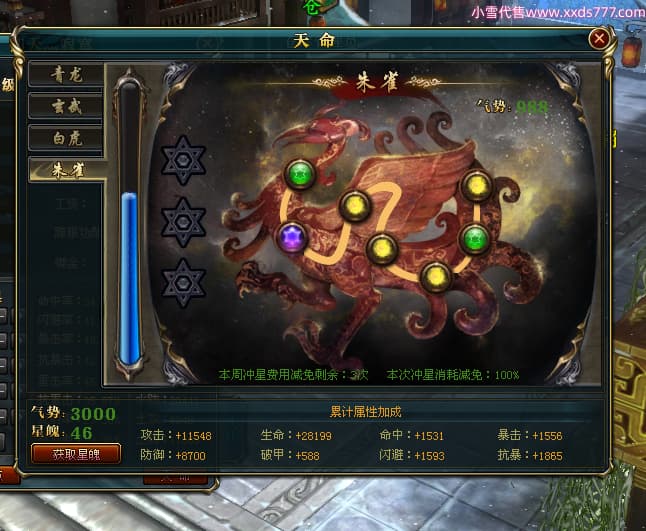Close the 天命 window
646x531 pixels.
(599, 39)
